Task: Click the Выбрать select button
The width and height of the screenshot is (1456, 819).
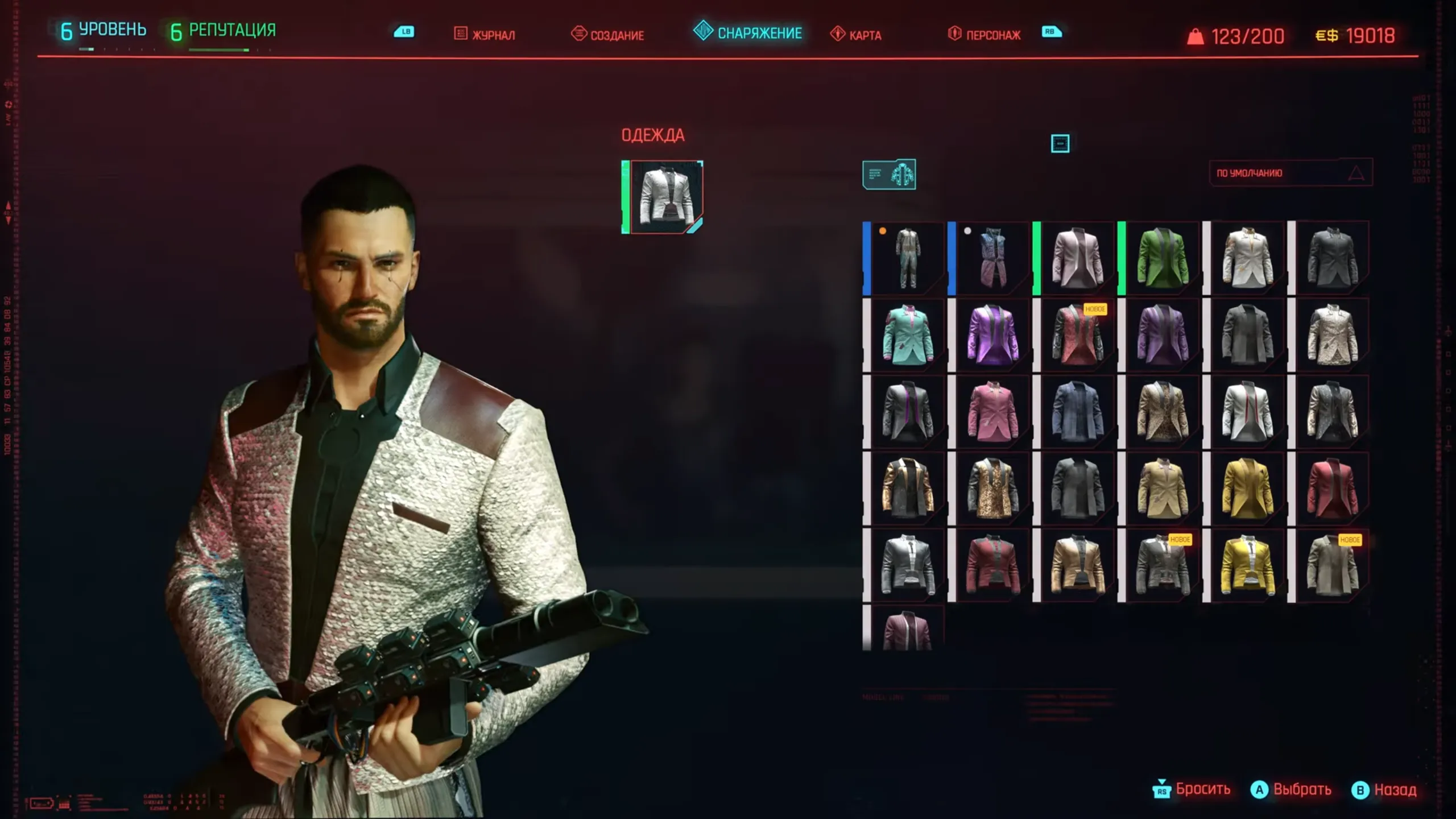Action: (x=1291, y=789)
